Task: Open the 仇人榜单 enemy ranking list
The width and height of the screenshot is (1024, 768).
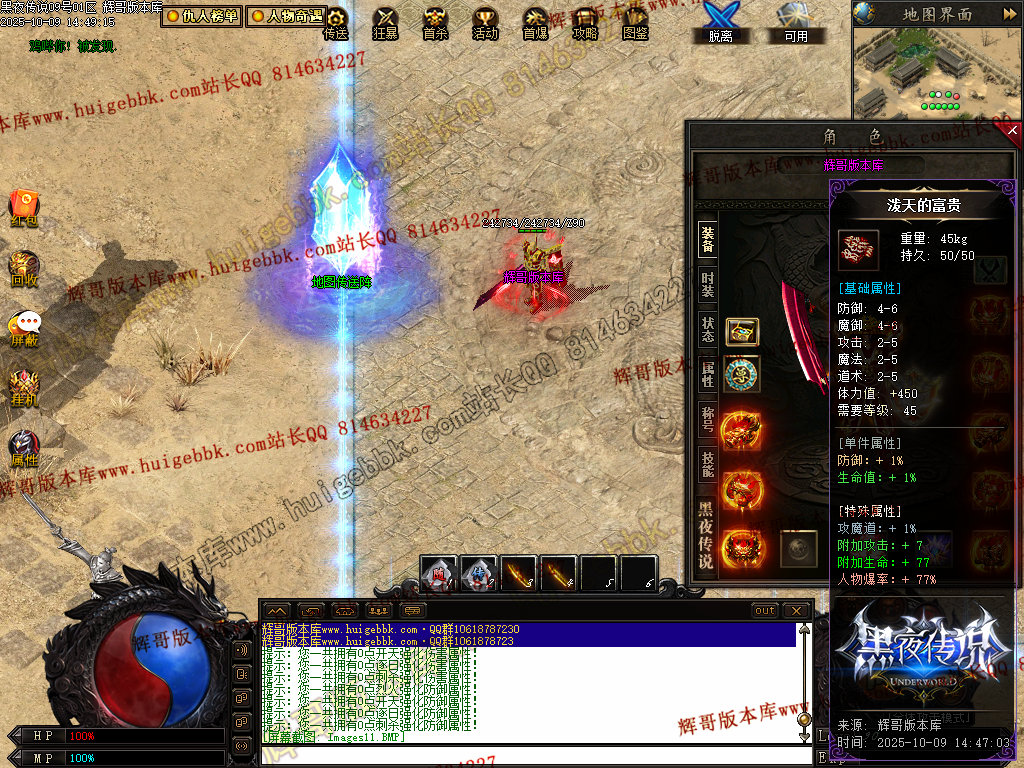Action: (x=201, y=16)
